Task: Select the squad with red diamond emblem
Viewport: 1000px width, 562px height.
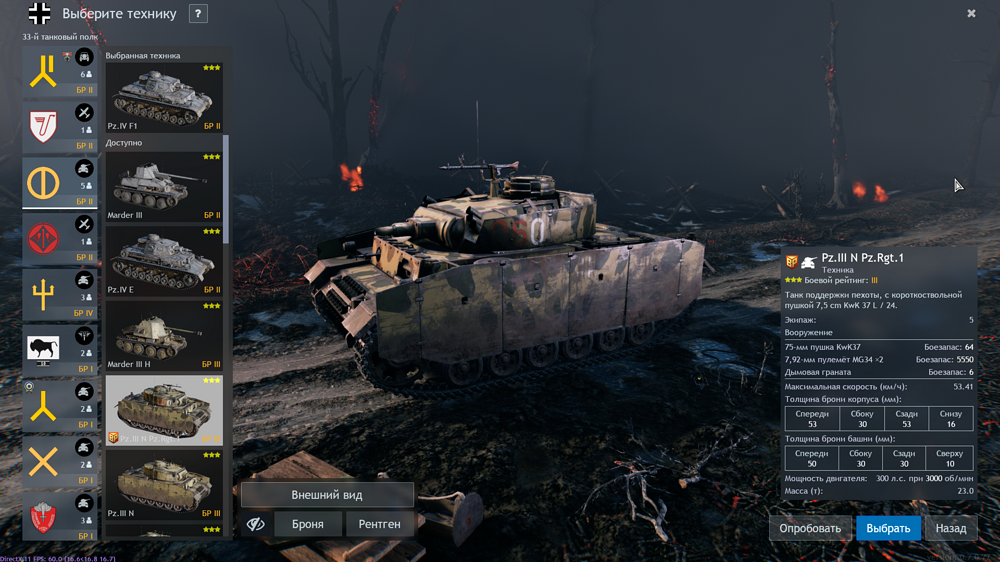Action: click(x=60, y=240)
